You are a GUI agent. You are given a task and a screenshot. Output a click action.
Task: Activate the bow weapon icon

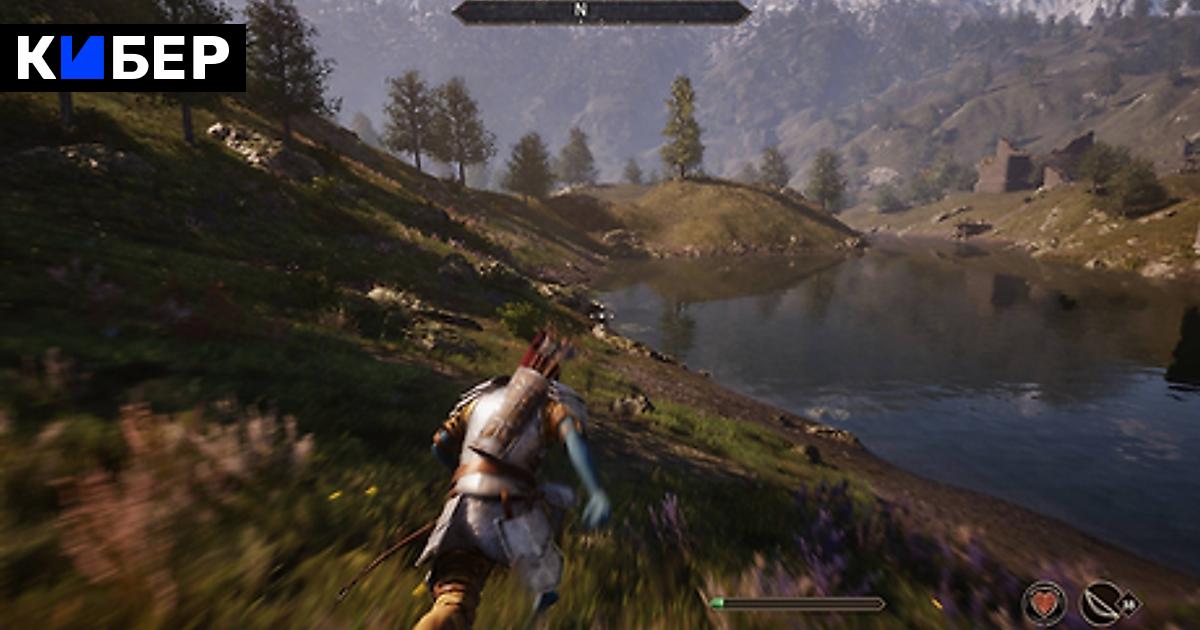(x=1101, y=603)
